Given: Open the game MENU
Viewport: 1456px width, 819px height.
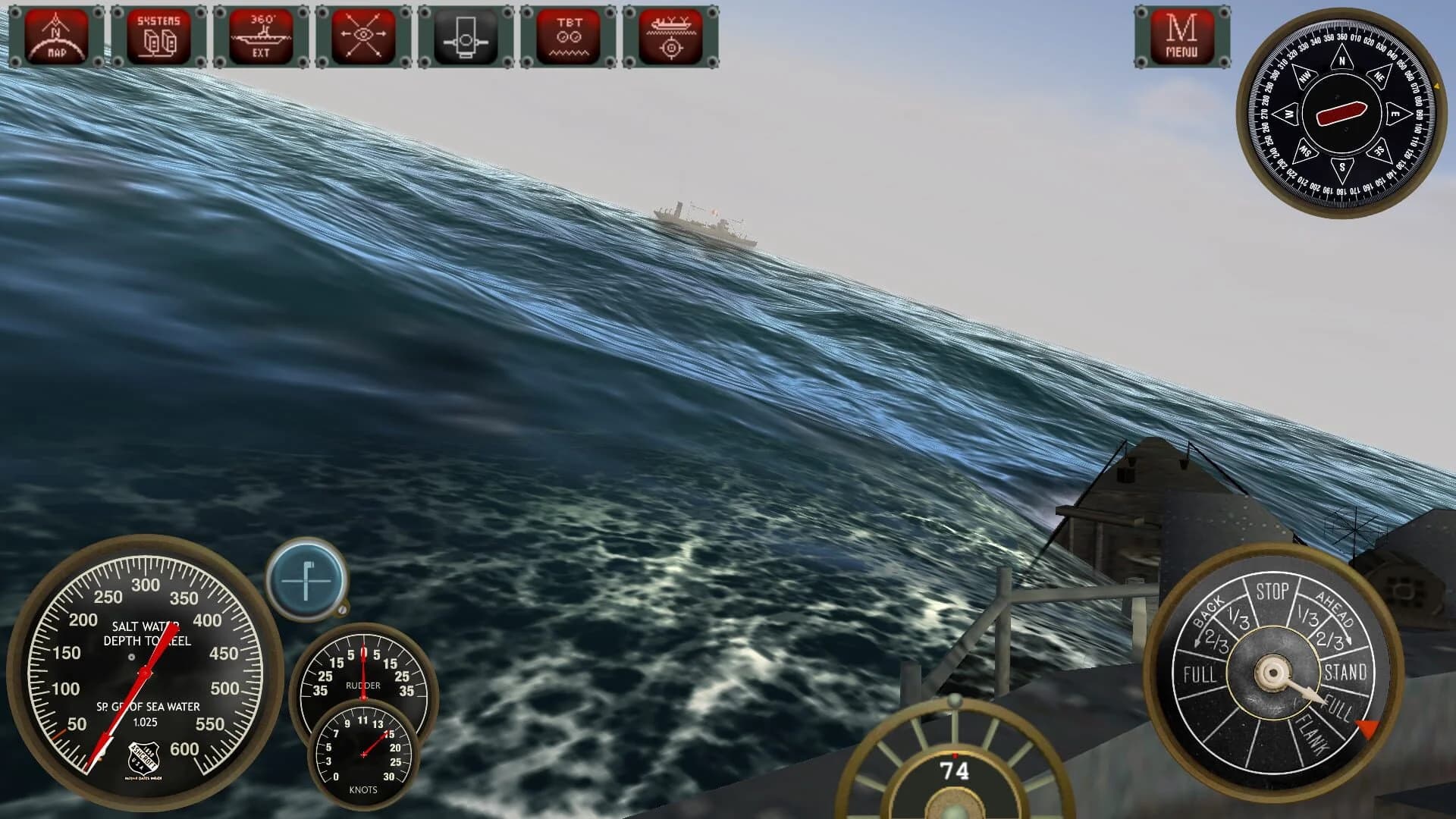Looking at the screenshot, I should [1181, 36].
